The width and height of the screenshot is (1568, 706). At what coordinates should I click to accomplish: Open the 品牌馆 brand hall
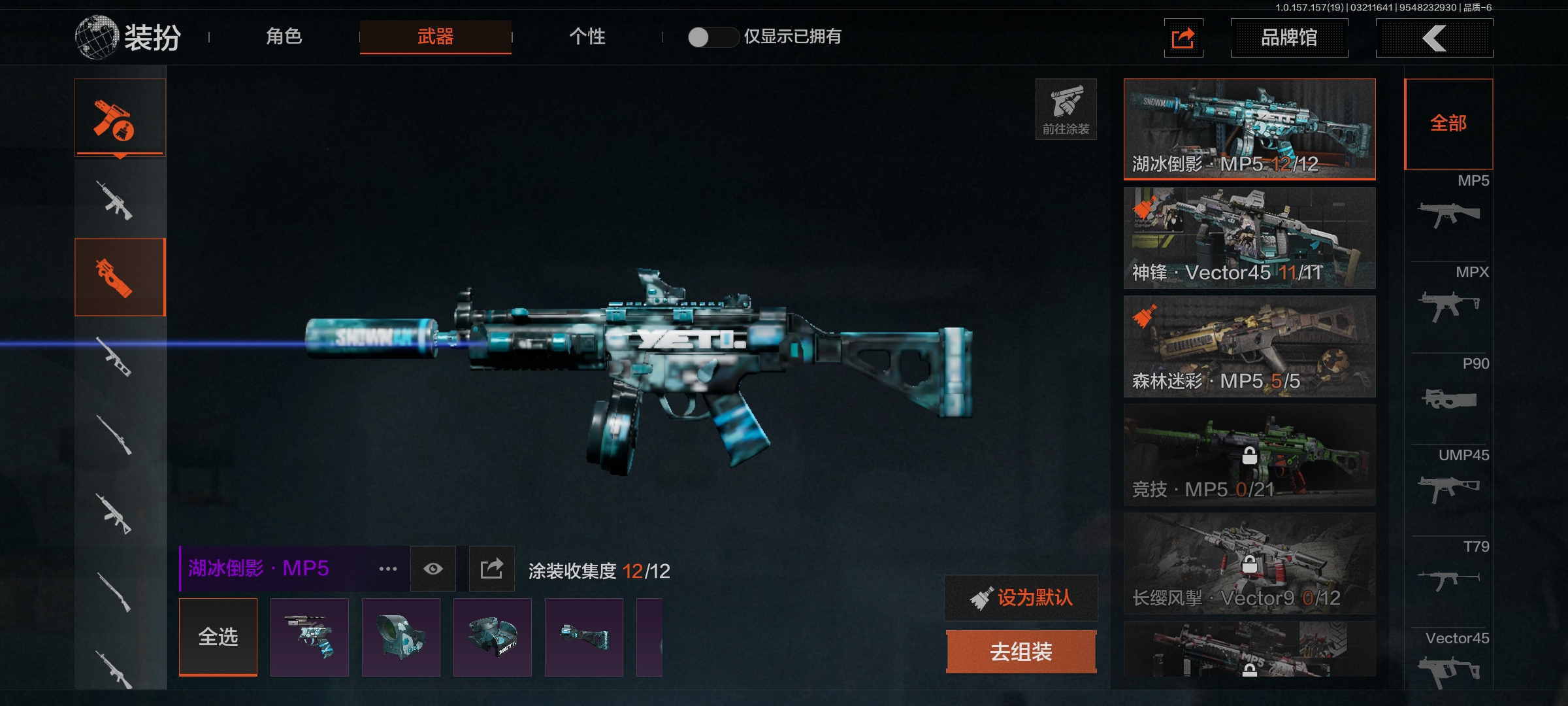click(x=1288, y=38)
